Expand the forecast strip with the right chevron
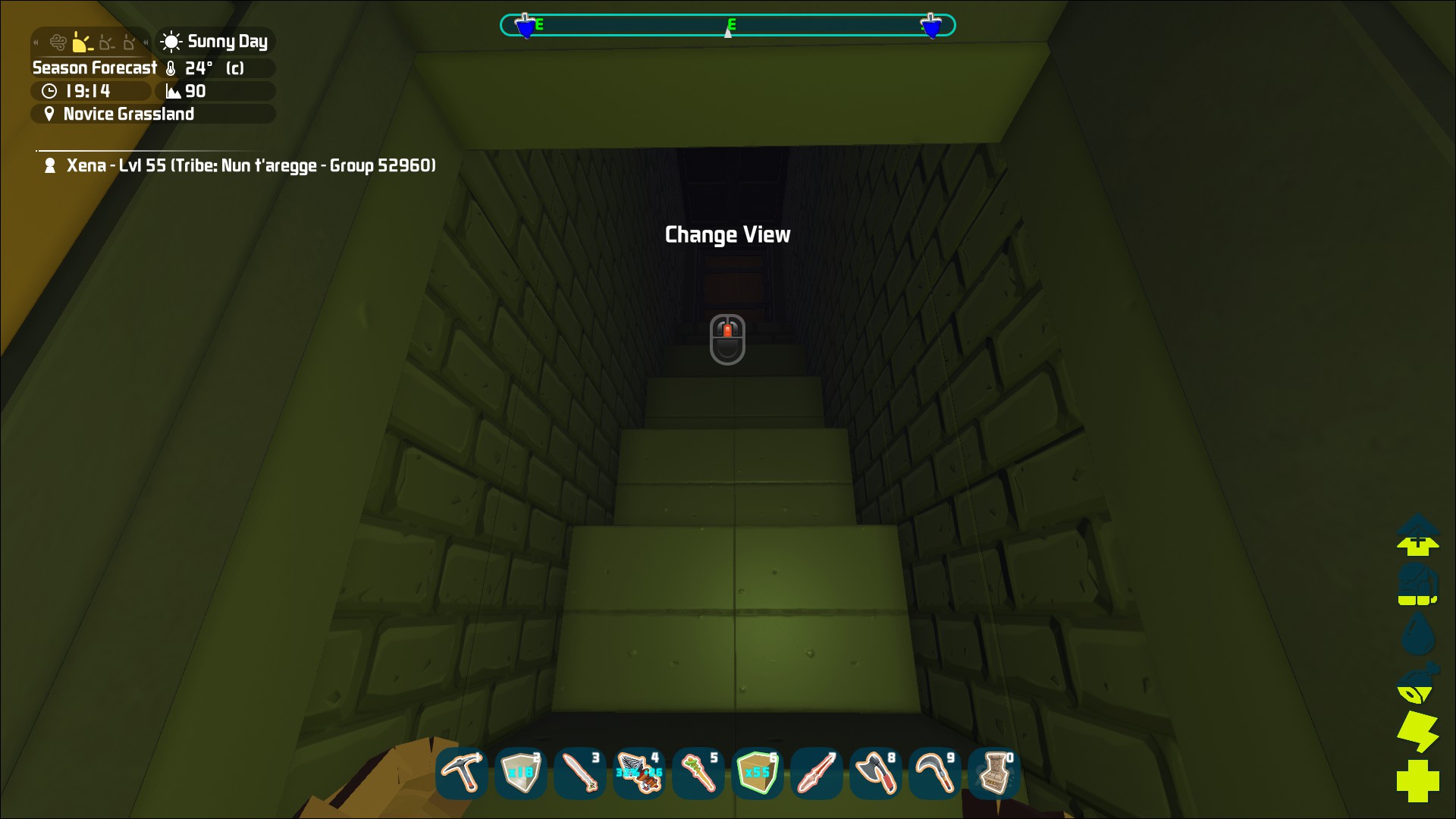The width and height of the screenshot is (1456, 819). (144, 42)
